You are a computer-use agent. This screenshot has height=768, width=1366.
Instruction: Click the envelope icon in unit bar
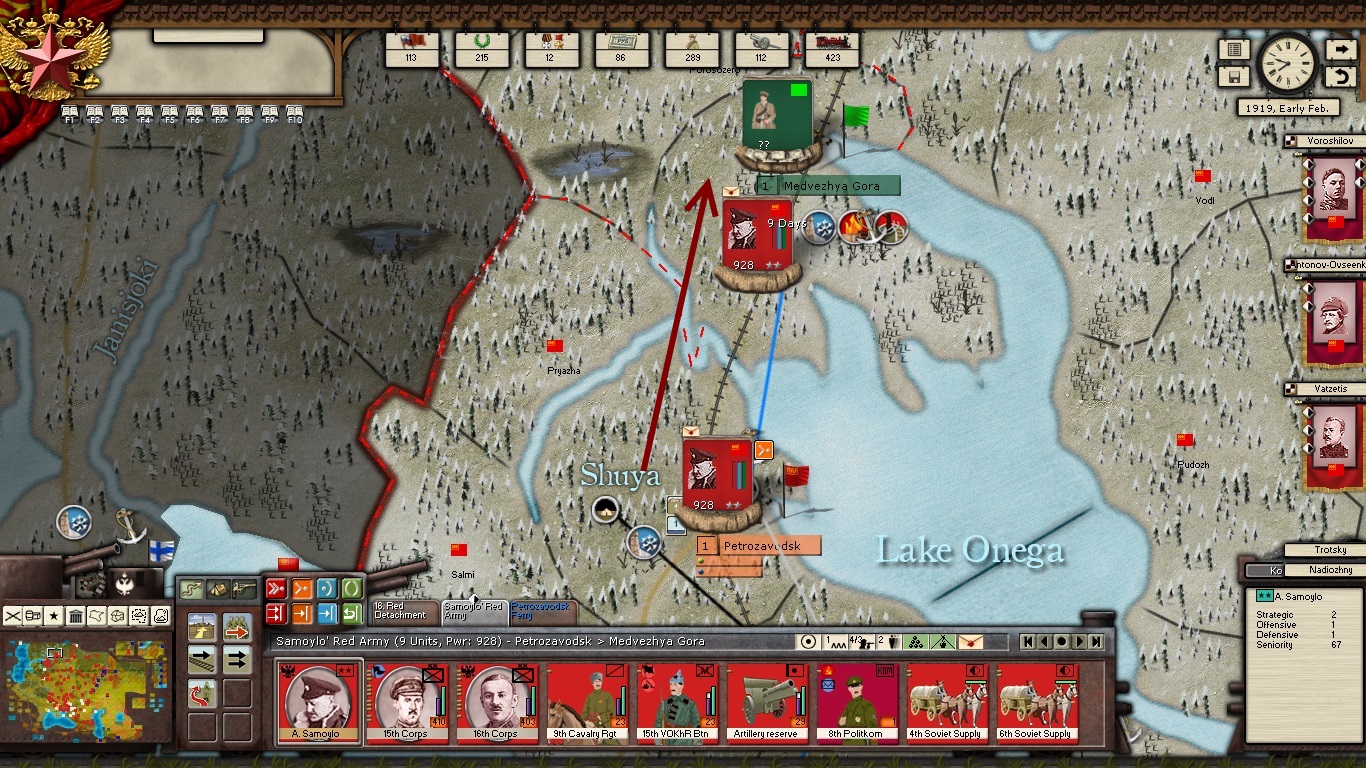[969, 641]
